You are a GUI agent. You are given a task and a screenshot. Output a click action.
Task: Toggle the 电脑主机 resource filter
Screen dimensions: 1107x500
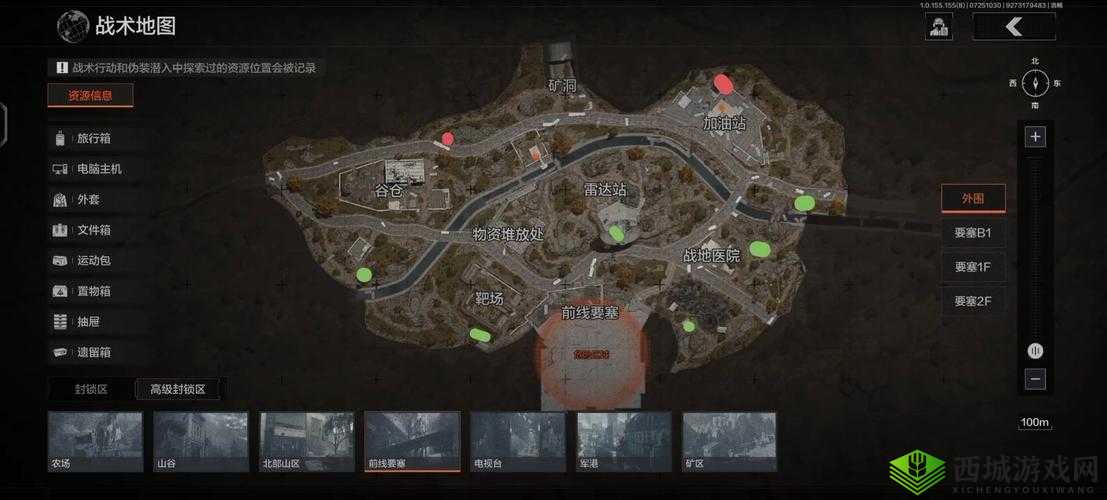tap(98, 169)
